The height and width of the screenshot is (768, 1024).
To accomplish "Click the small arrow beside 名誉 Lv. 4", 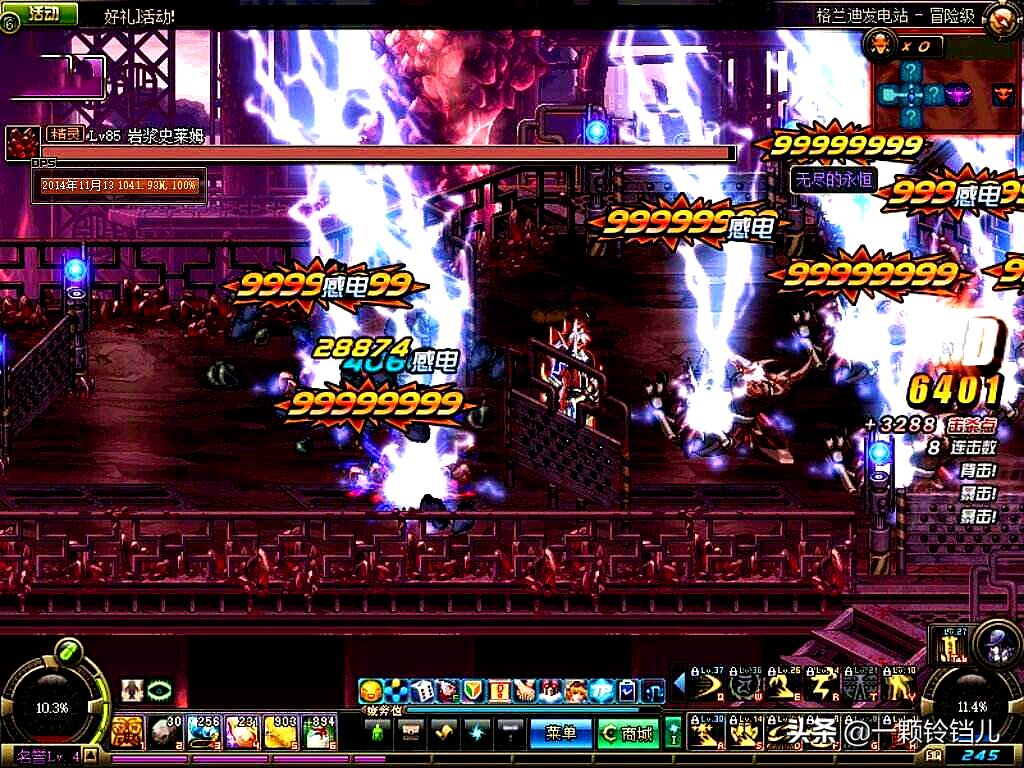I will (92, 756).
